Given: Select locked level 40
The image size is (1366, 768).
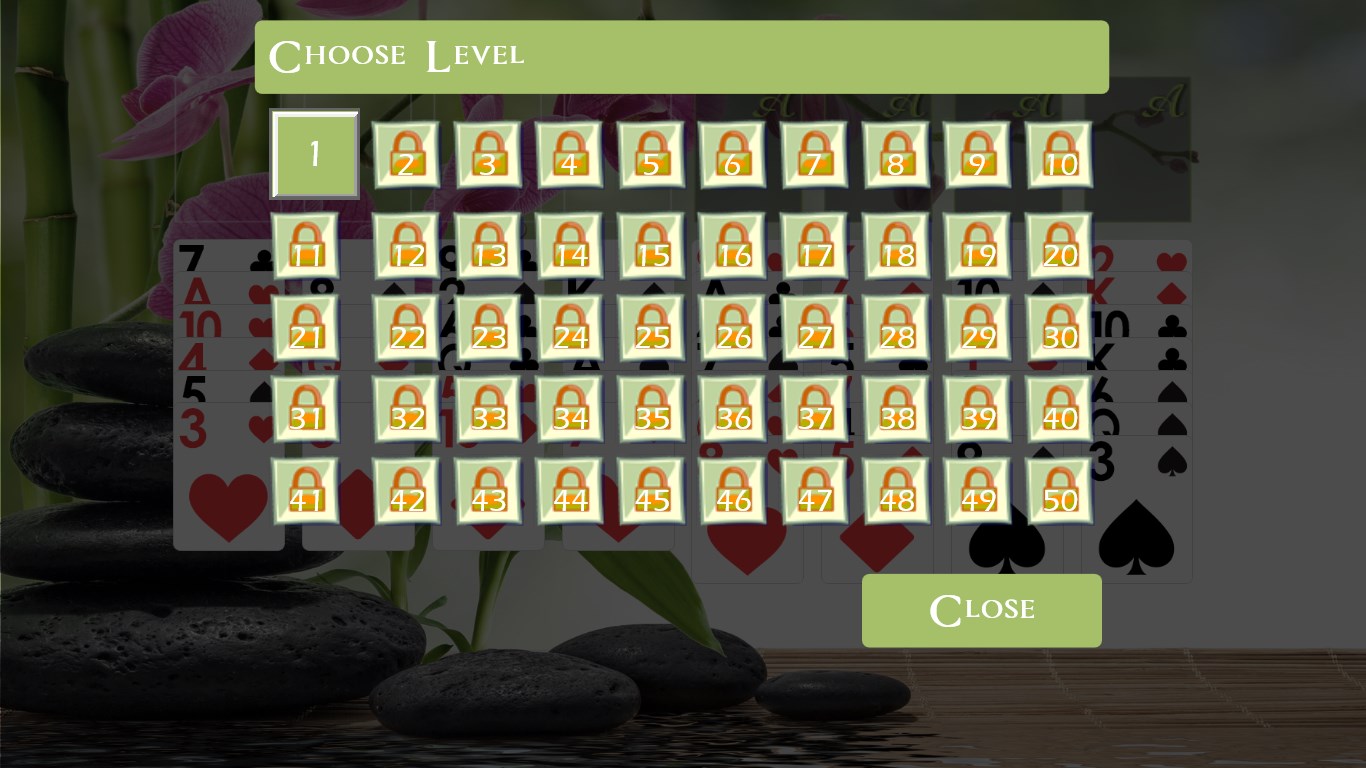Looking at the screenshot, I should [1059, 409].
